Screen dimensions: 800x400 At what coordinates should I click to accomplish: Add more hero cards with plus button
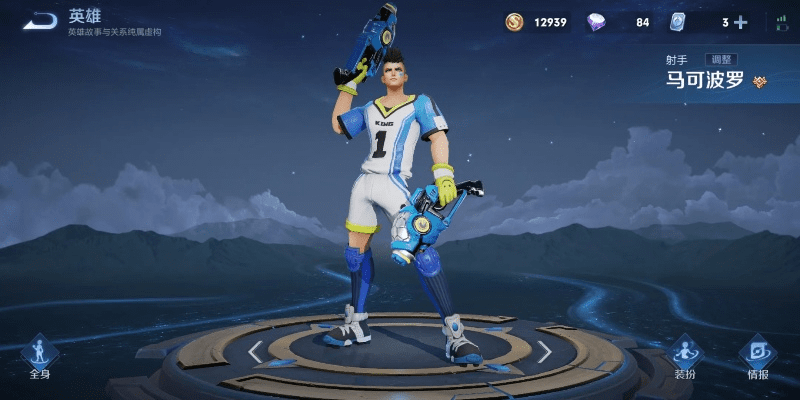point(740,22)
